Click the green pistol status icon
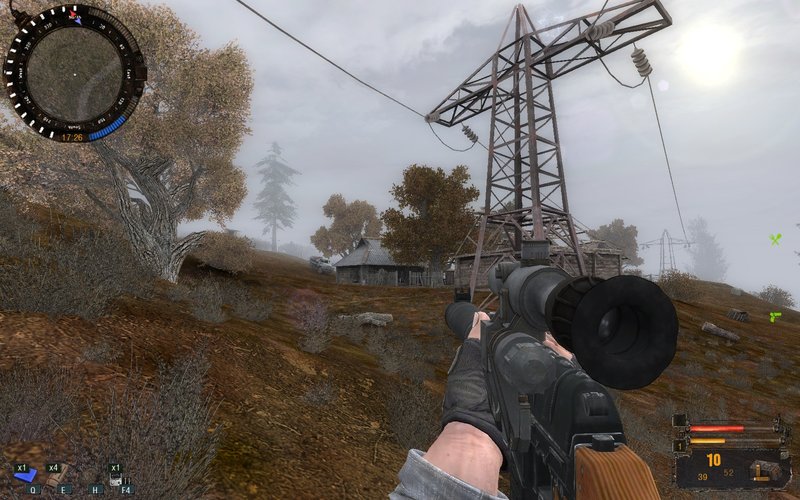 [x=774, y=317]
